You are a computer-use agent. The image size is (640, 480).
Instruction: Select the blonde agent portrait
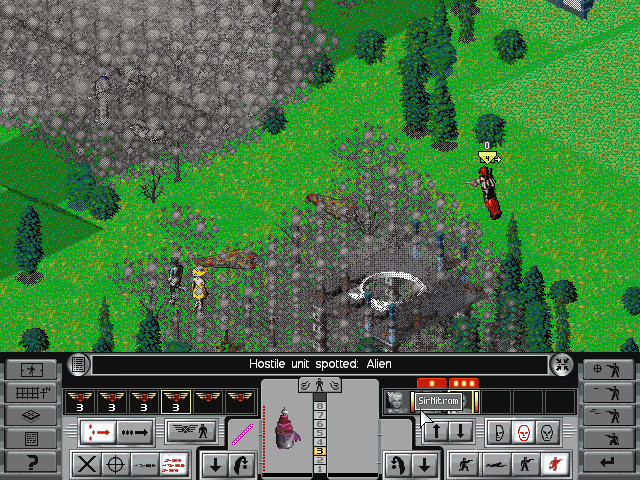click(x=395, y=402)
